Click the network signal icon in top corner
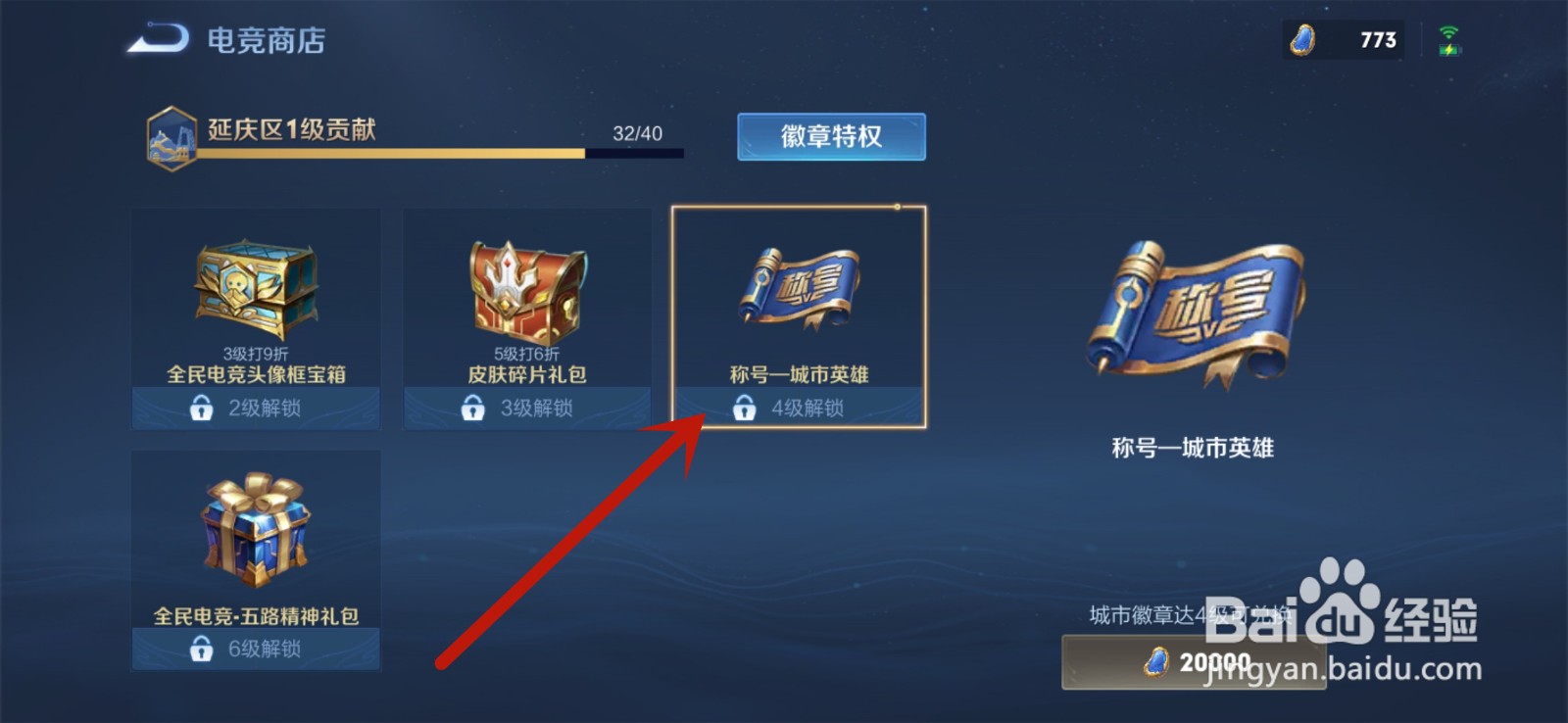Viewport: 1568px width, 723px height. click(x=1448, y=39)
